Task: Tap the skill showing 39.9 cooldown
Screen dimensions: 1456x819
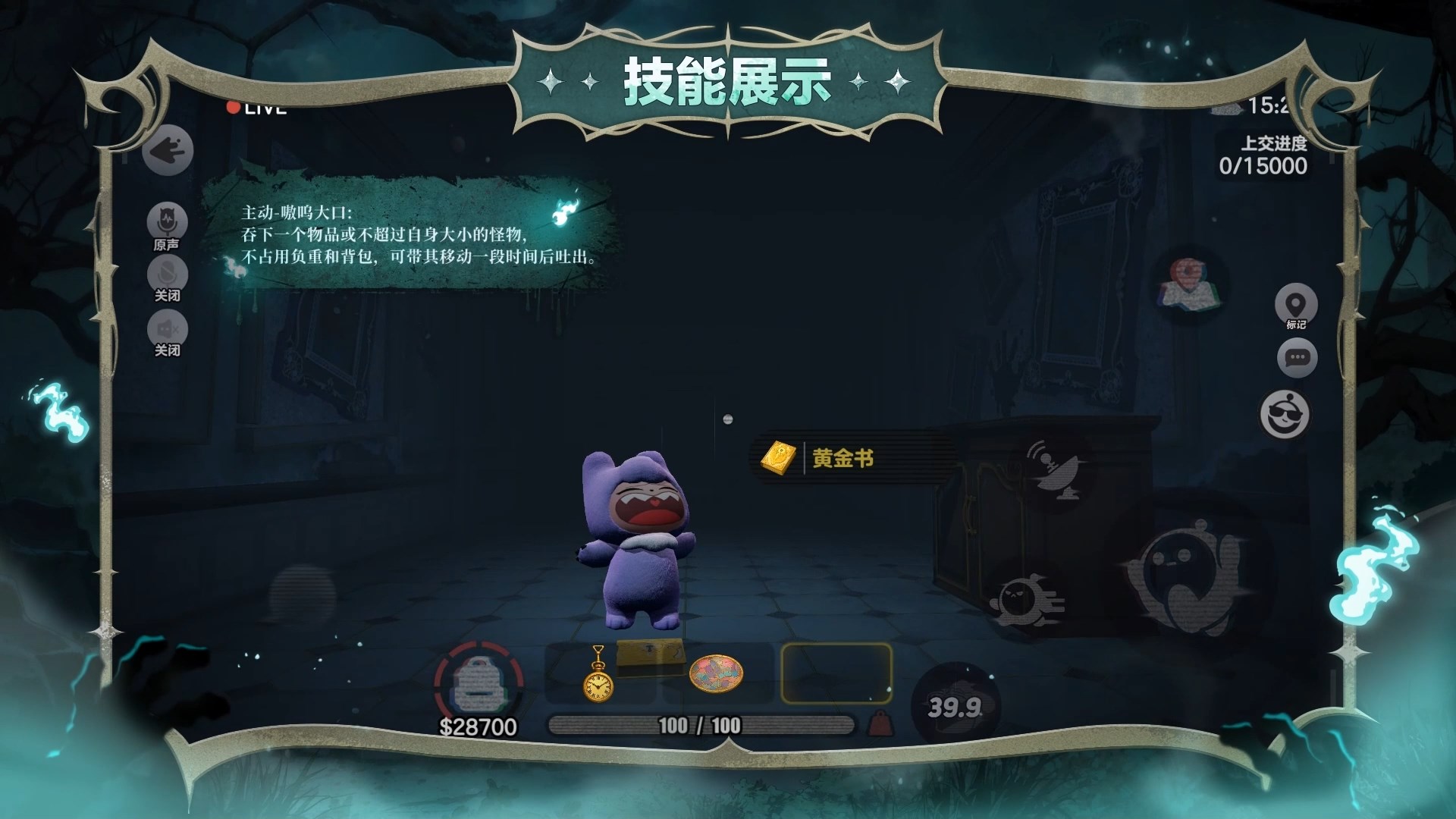Action: coord(955,707)
